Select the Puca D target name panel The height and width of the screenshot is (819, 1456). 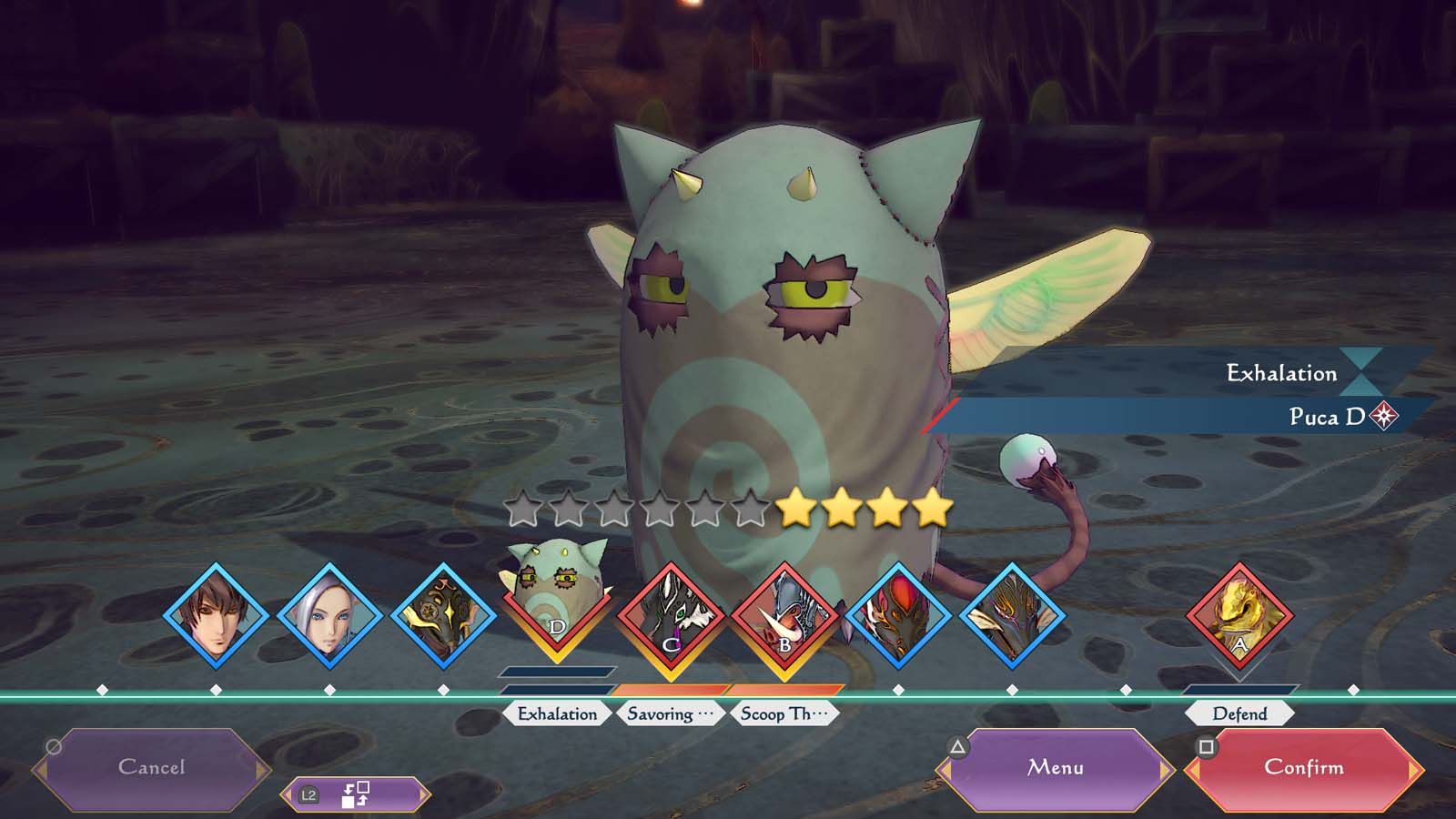[1183, 417]
